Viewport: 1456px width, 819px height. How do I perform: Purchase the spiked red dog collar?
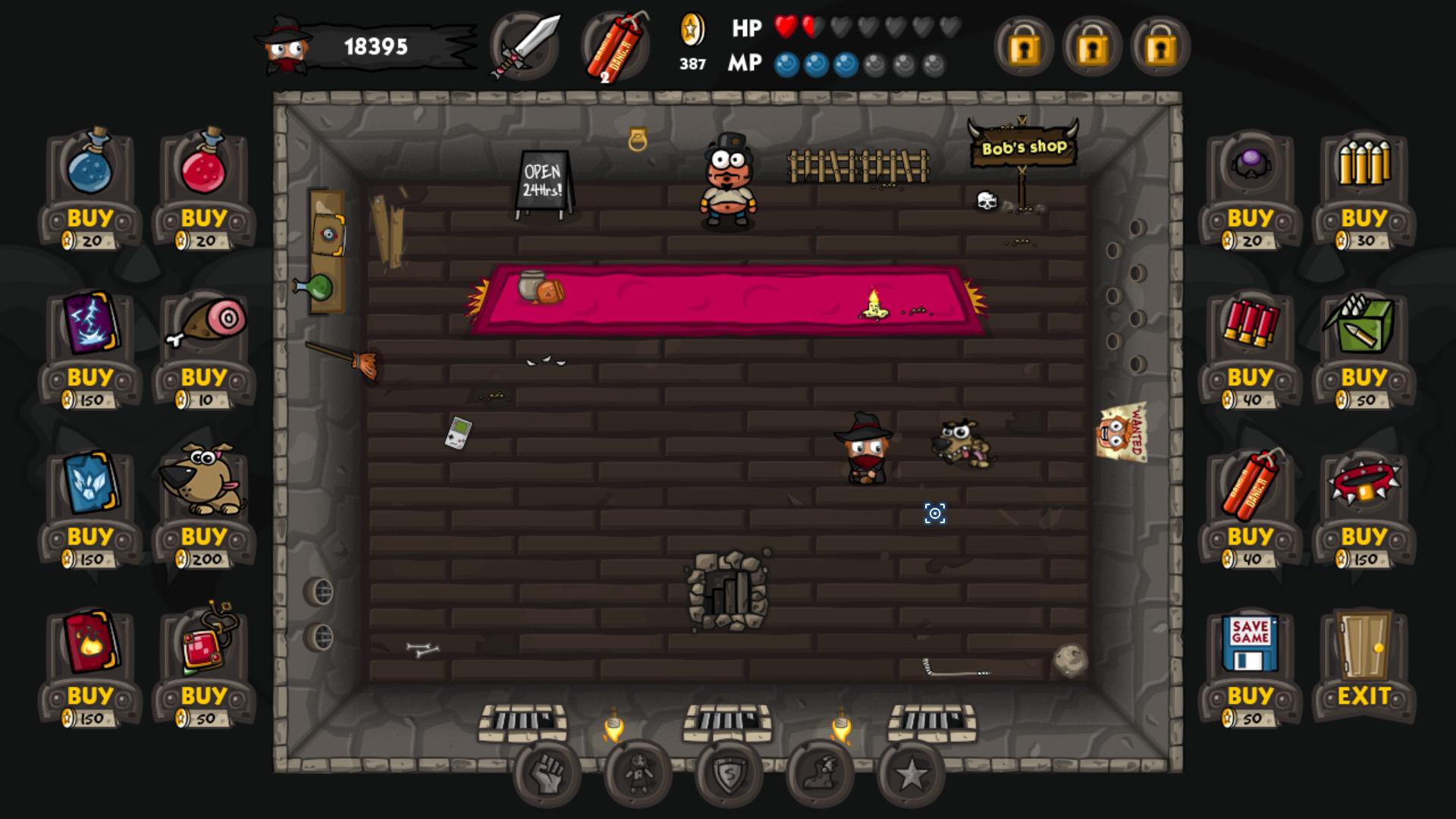pyautogui.click(x=1364, y=537)
